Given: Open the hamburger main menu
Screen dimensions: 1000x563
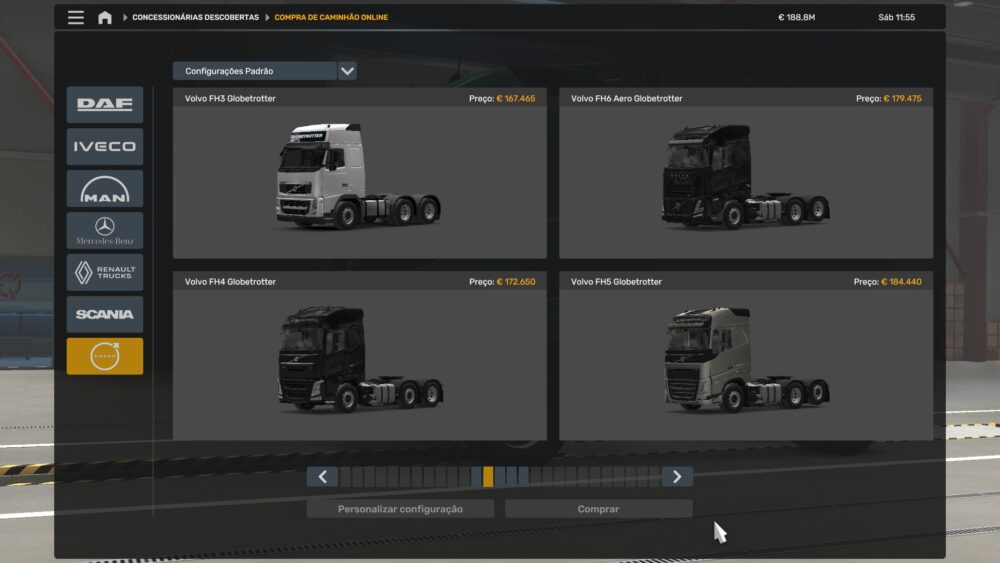Looking at the screenshot, I should pos(76,17).
